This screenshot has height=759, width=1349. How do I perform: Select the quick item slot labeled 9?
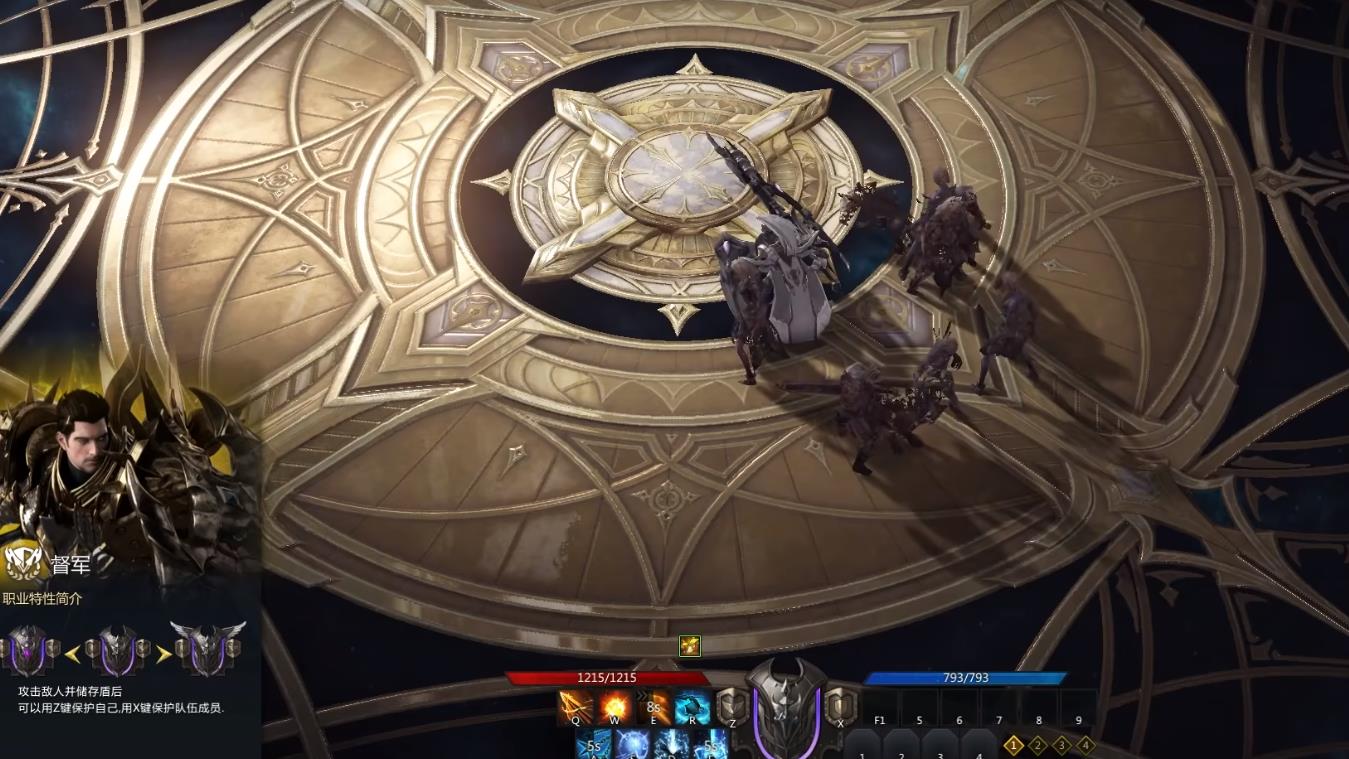click(x=1078, y=708)
